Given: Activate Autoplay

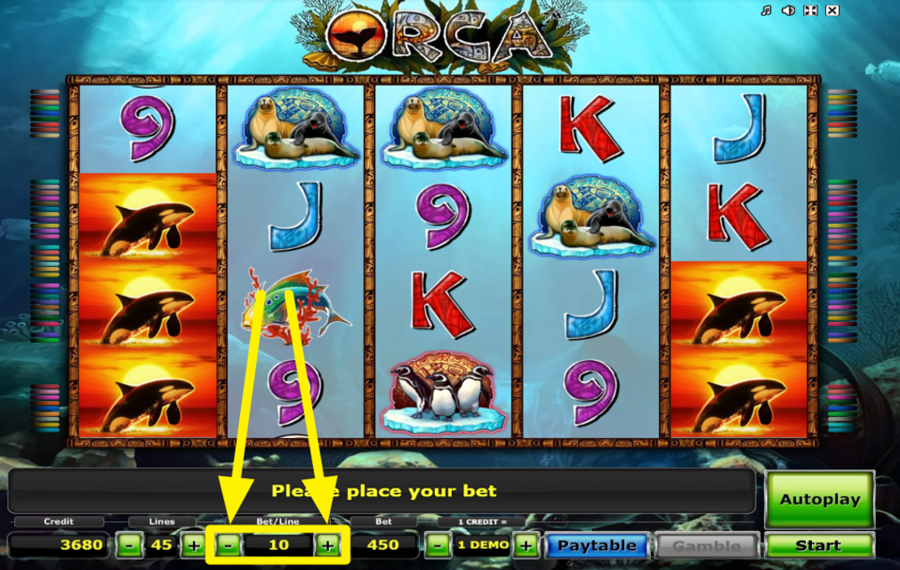Looking at the screenshot, I should tap(819, 499).
